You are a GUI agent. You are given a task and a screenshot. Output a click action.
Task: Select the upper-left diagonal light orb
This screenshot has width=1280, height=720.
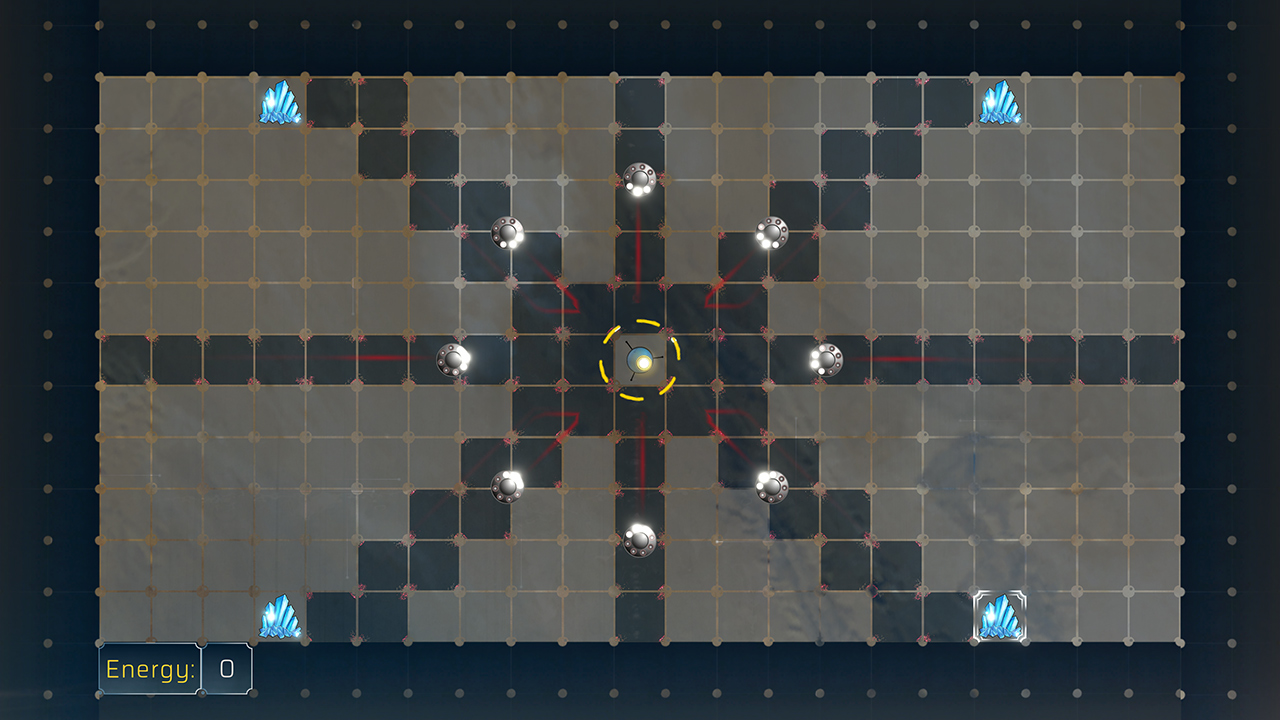(x=506, y=235)
